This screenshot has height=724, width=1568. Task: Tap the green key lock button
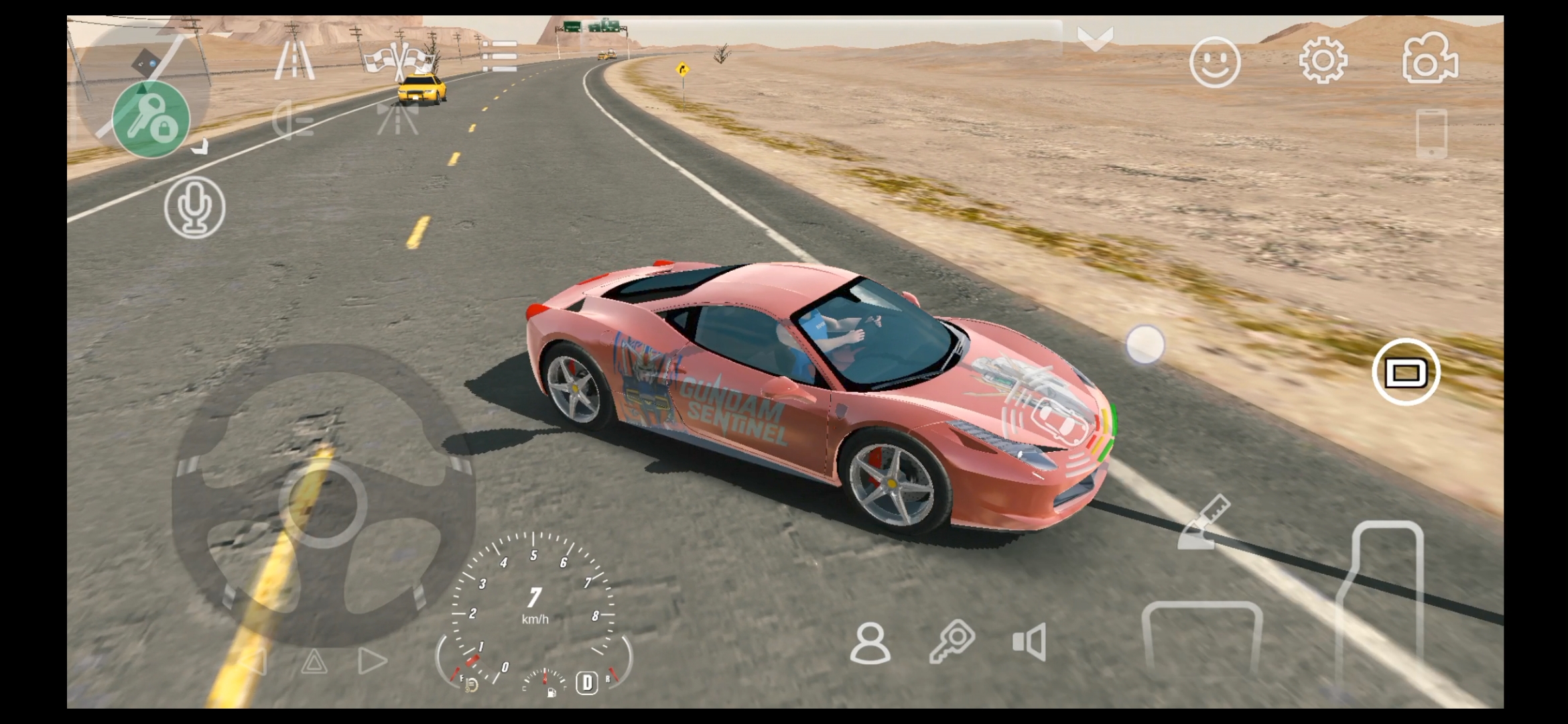click(151, 120)
